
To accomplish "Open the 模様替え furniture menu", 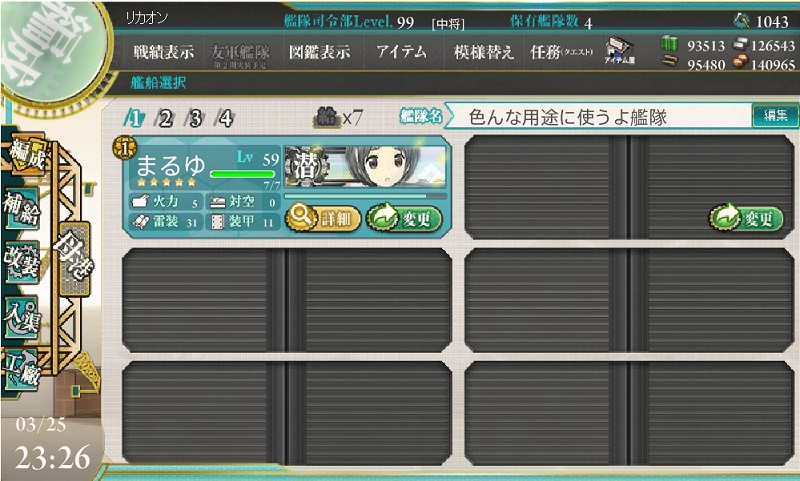I will coord(483,53).
